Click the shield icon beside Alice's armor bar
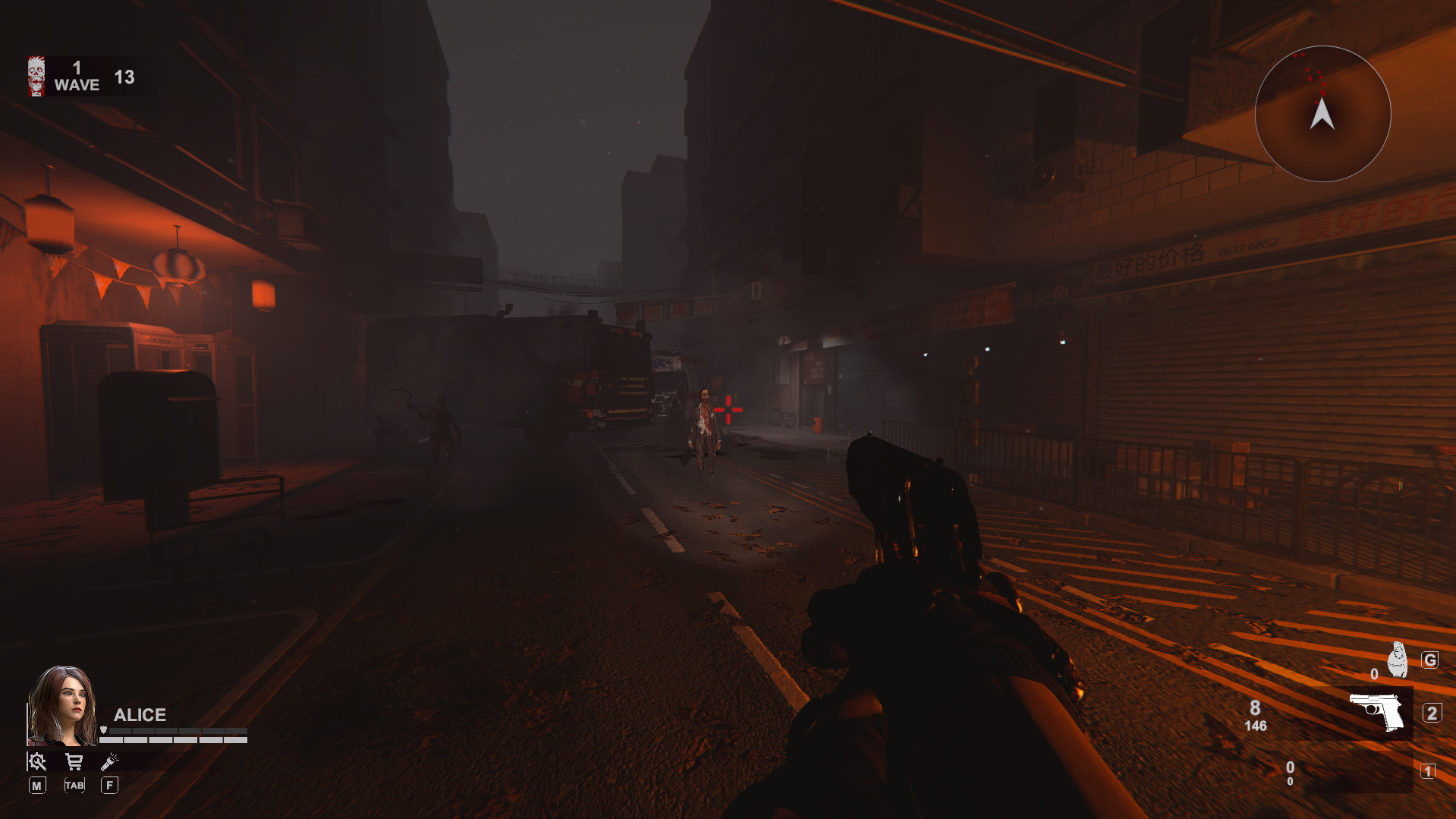Screen dimensions: 1456x819 click(x=103, y=729)
